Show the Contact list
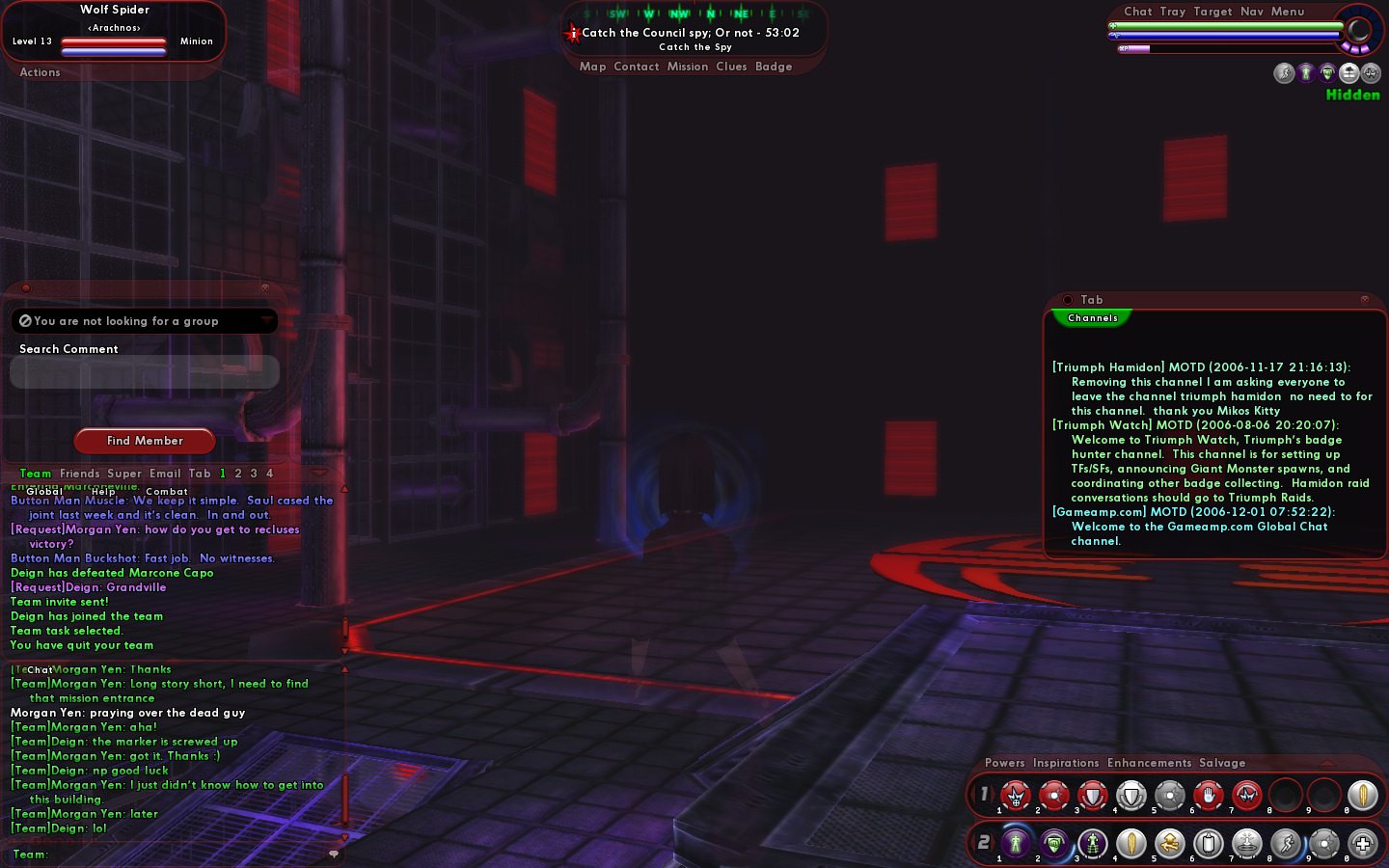Viewport: 1389px width, 868px height. (x=636, y=67)
